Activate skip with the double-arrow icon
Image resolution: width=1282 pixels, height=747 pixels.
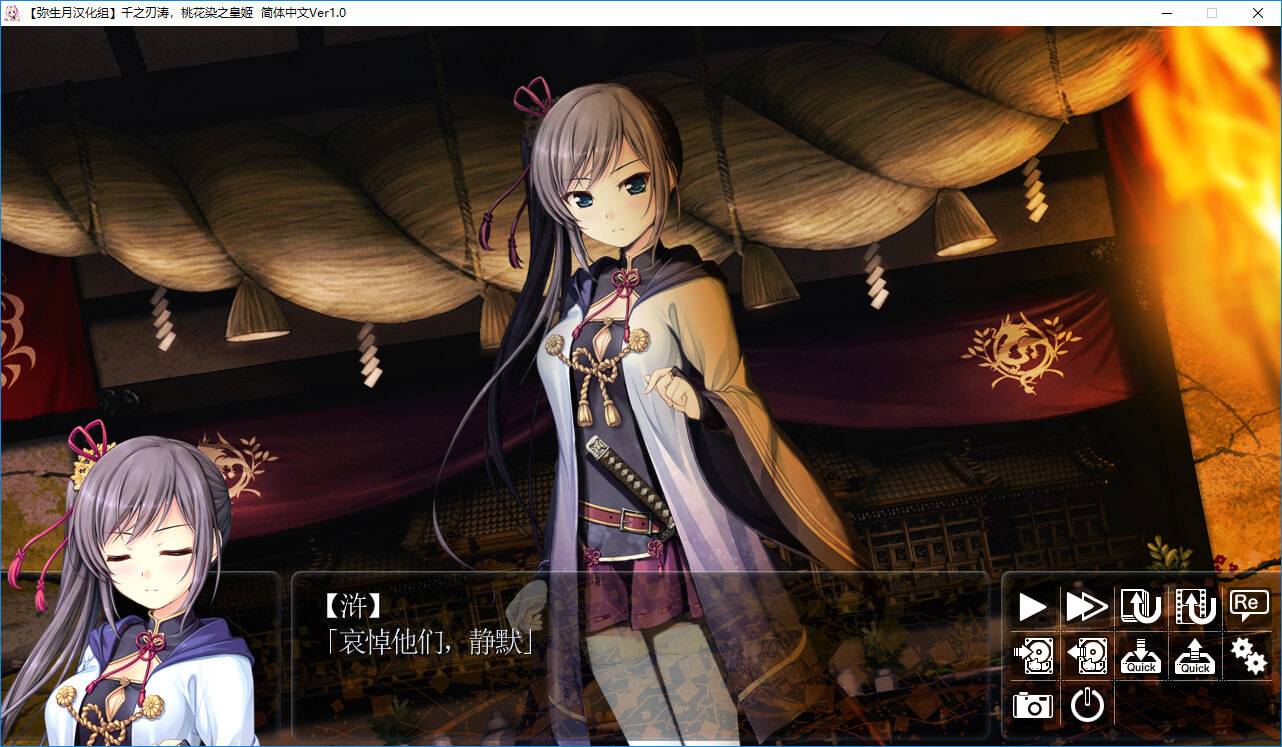click(1087, 606)
